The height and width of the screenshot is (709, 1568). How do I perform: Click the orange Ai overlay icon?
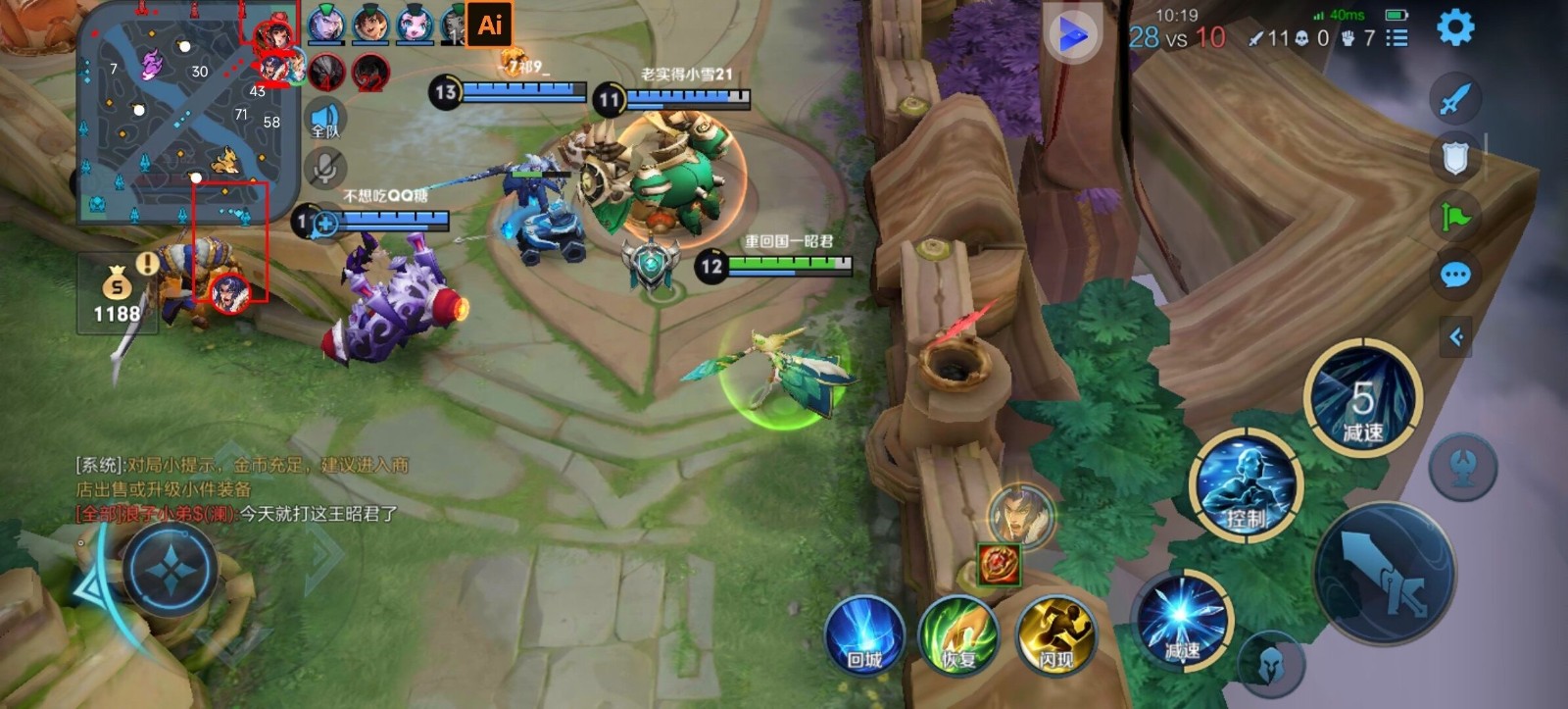tap(489, 25)
